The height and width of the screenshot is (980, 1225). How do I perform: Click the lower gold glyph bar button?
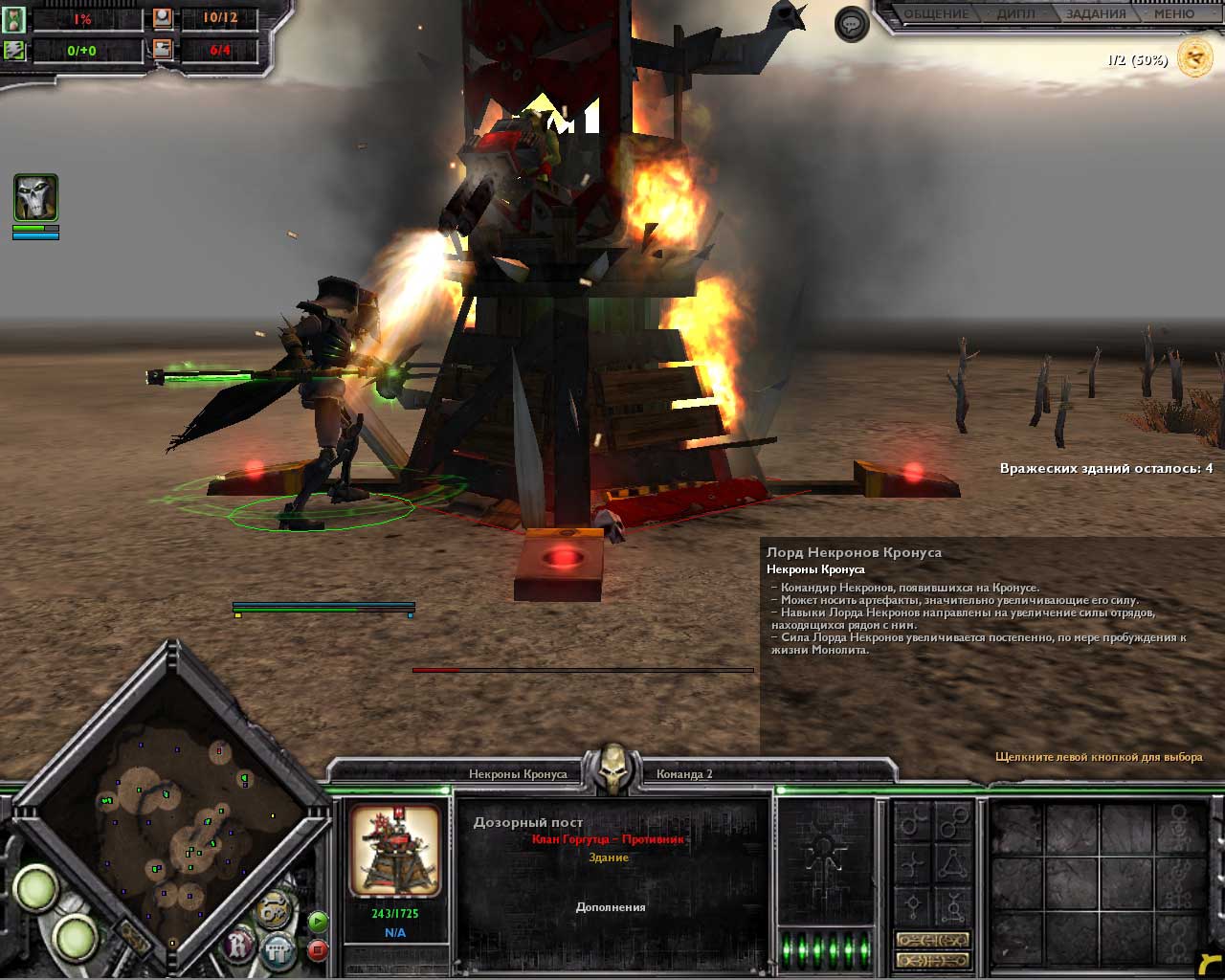point(932,960)
